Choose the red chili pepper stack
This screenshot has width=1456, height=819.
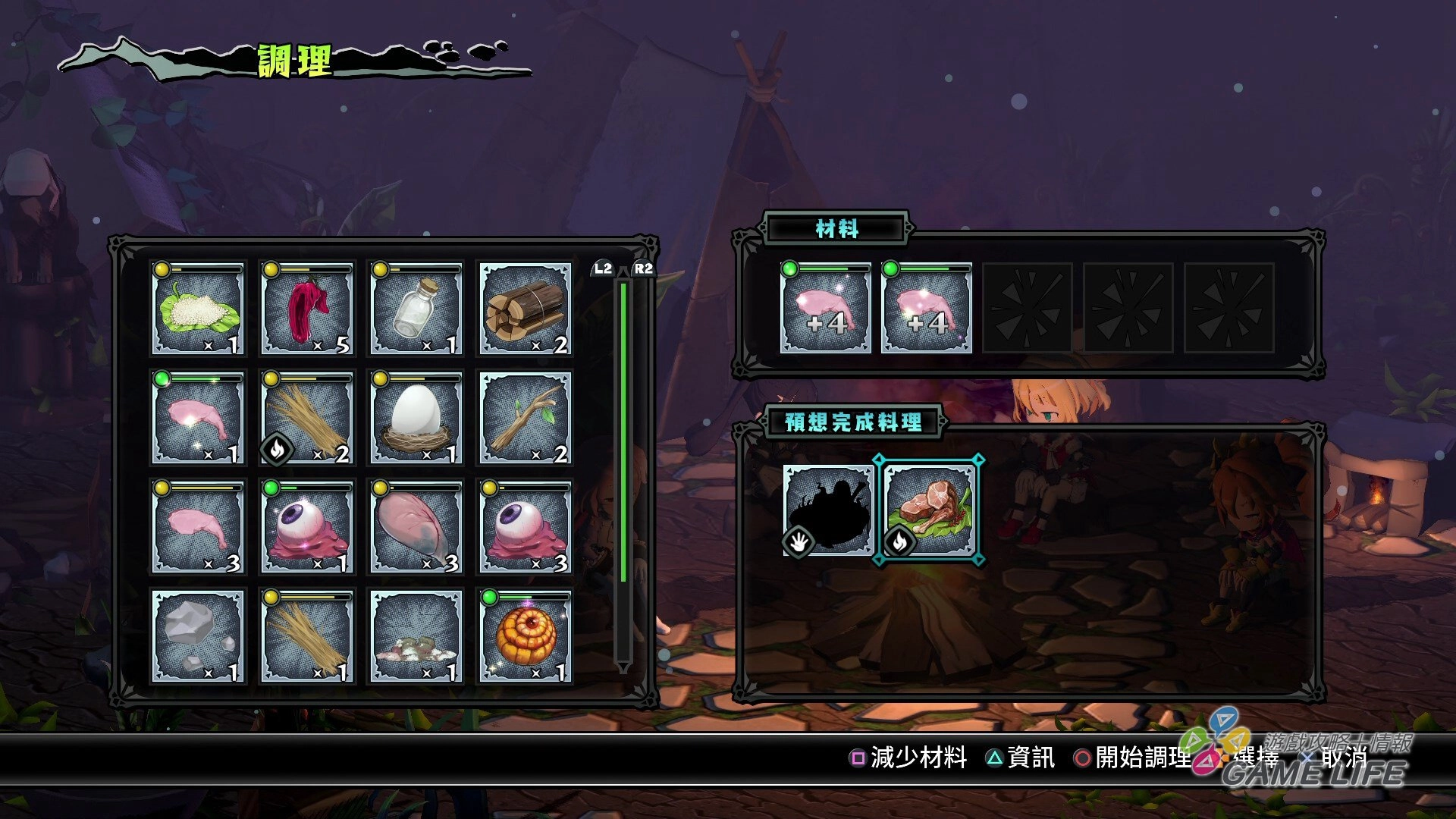[307, 309]
